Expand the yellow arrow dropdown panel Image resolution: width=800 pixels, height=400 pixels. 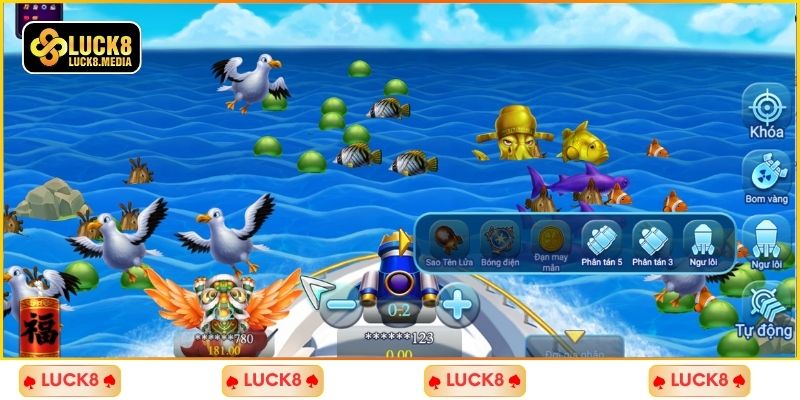pyautogui.click(x=574, y=337)
